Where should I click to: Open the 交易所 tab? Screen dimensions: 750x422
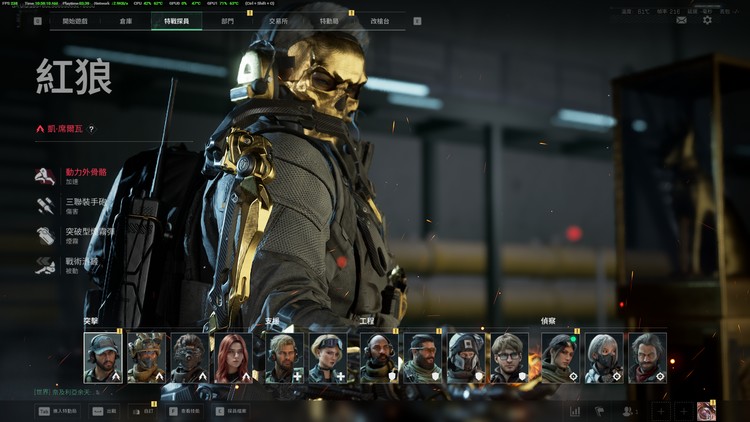[278, 21]
